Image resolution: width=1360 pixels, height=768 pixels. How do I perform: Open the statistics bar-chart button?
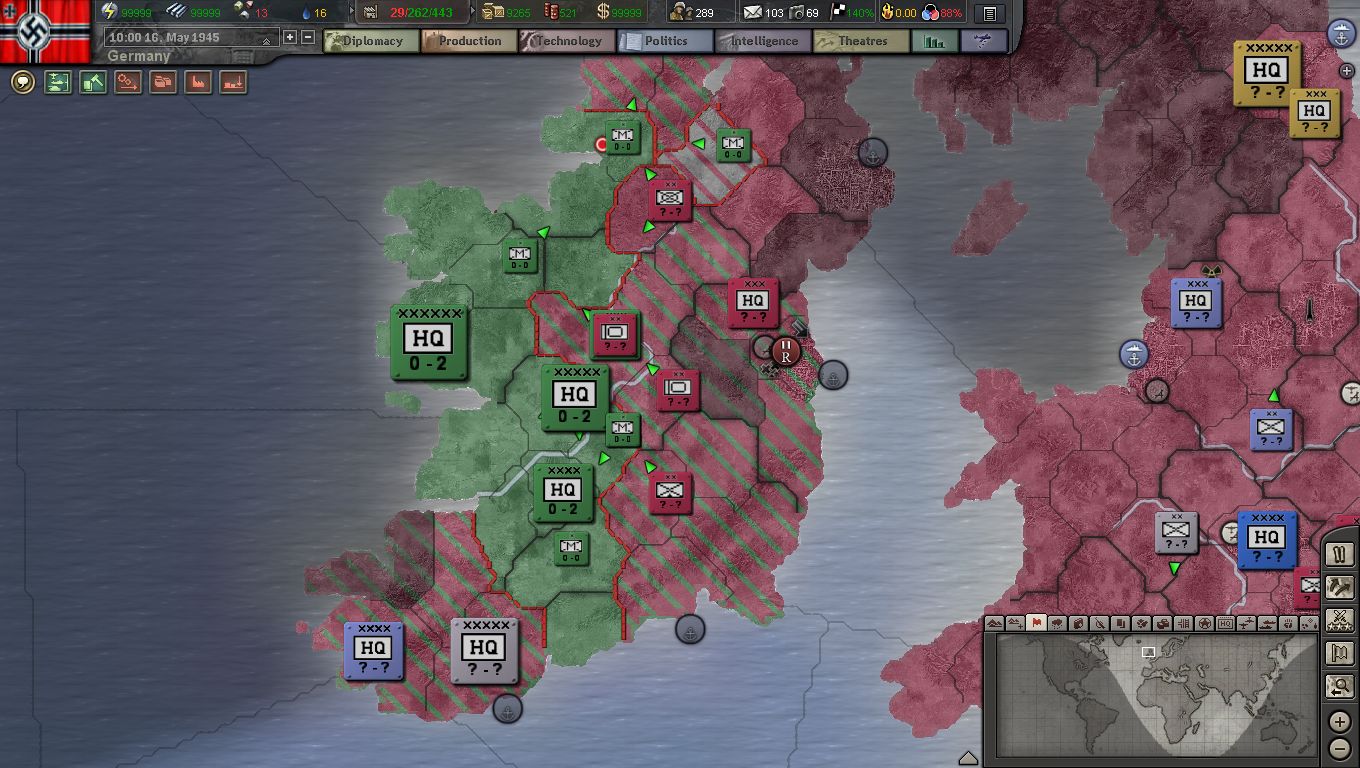[x=935, y=41]
